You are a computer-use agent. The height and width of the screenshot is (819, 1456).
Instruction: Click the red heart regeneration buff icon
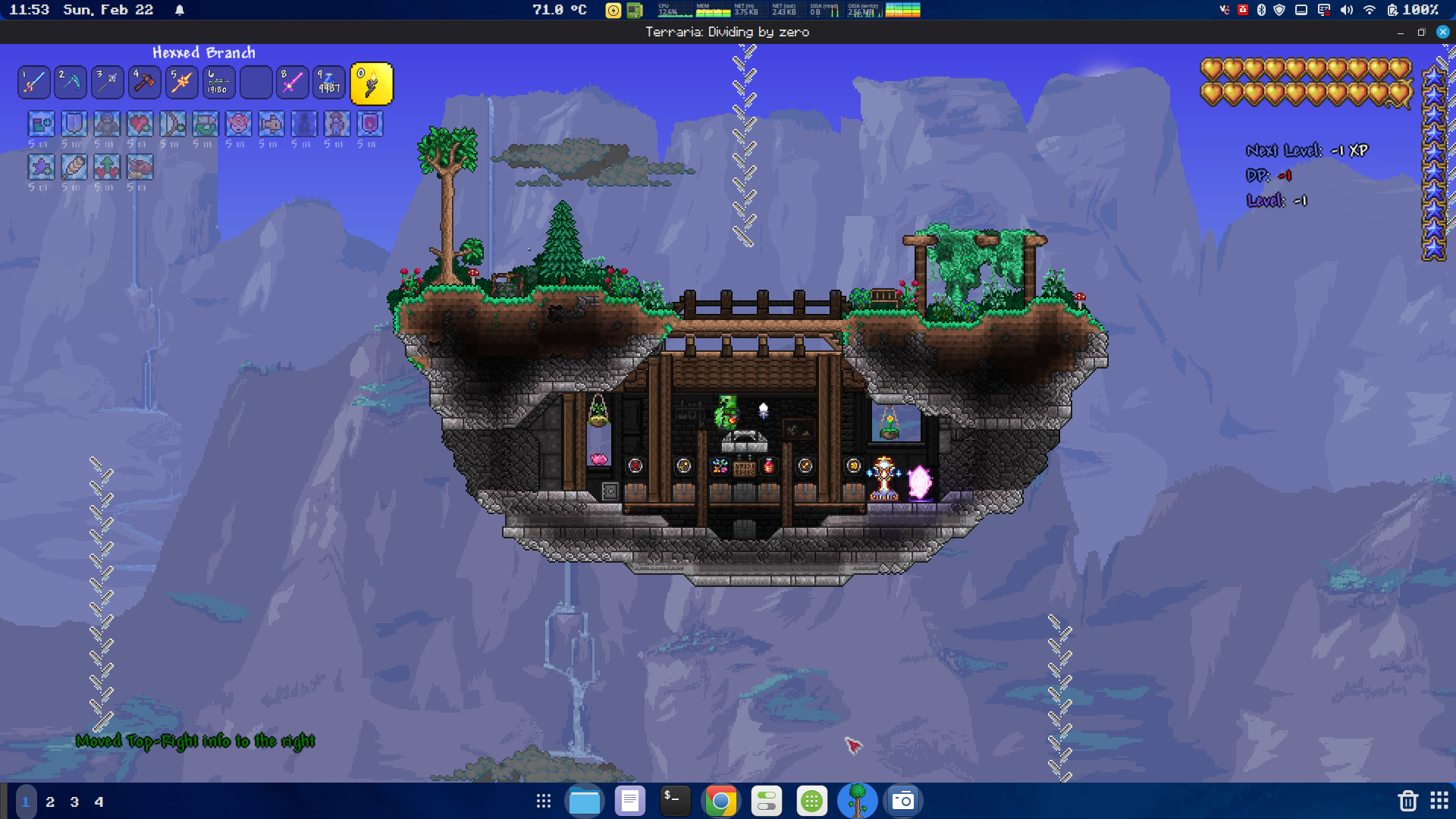pyautogui.click(x=140, y=124)
